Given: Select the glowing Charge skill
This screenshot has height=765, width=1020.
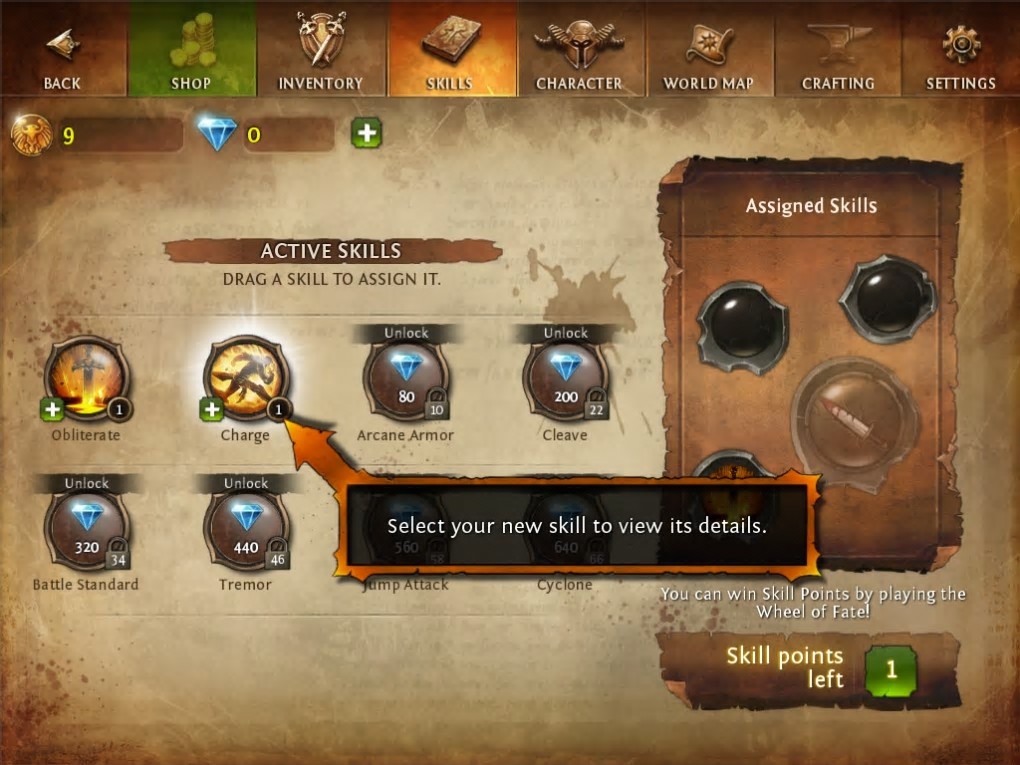Looking at the screenshot, I should (245, 377).
